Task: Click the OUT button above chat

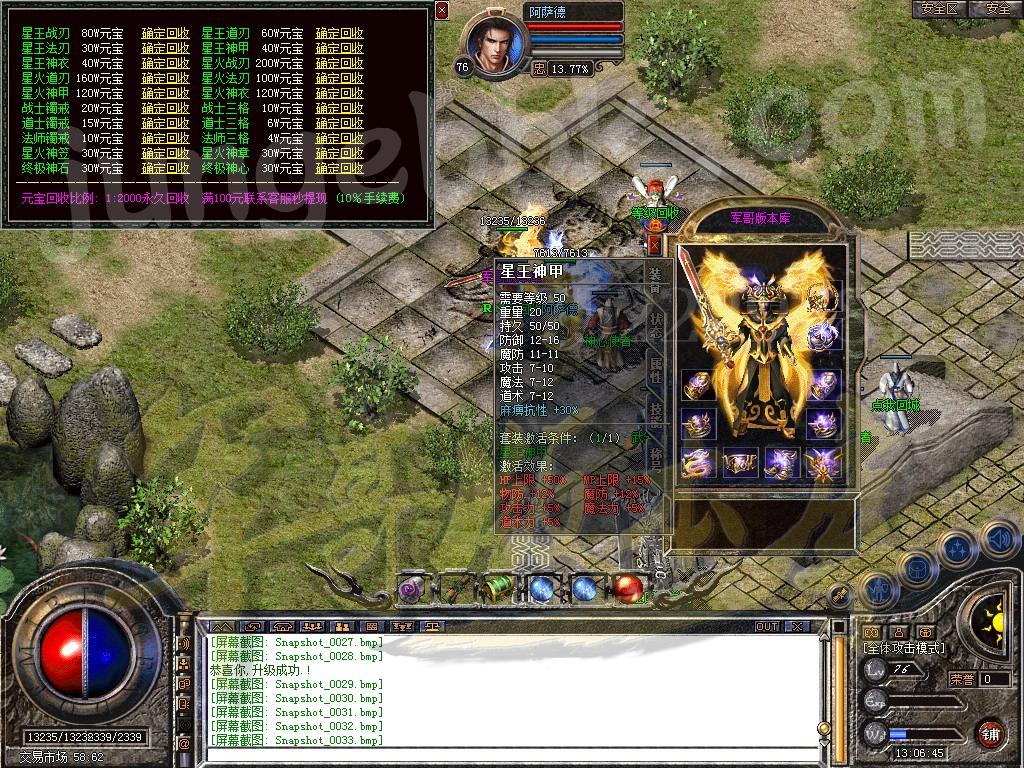Action: tap(766, 626)
